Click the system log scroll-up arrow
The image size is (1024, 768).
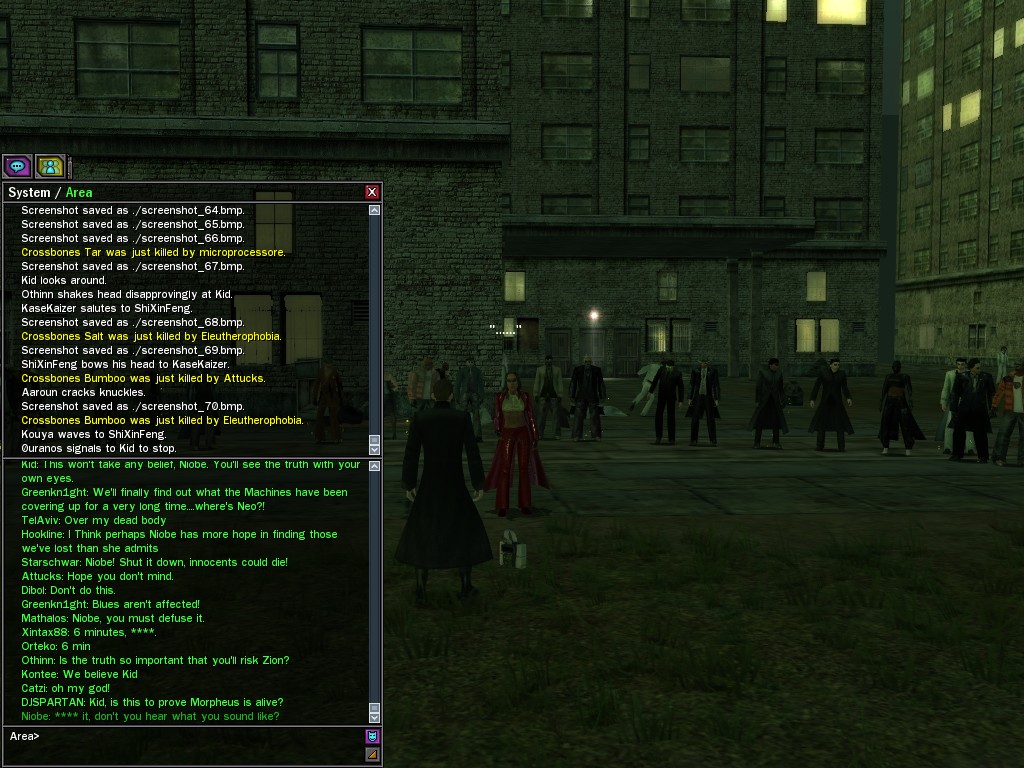[x=374, y=211]
